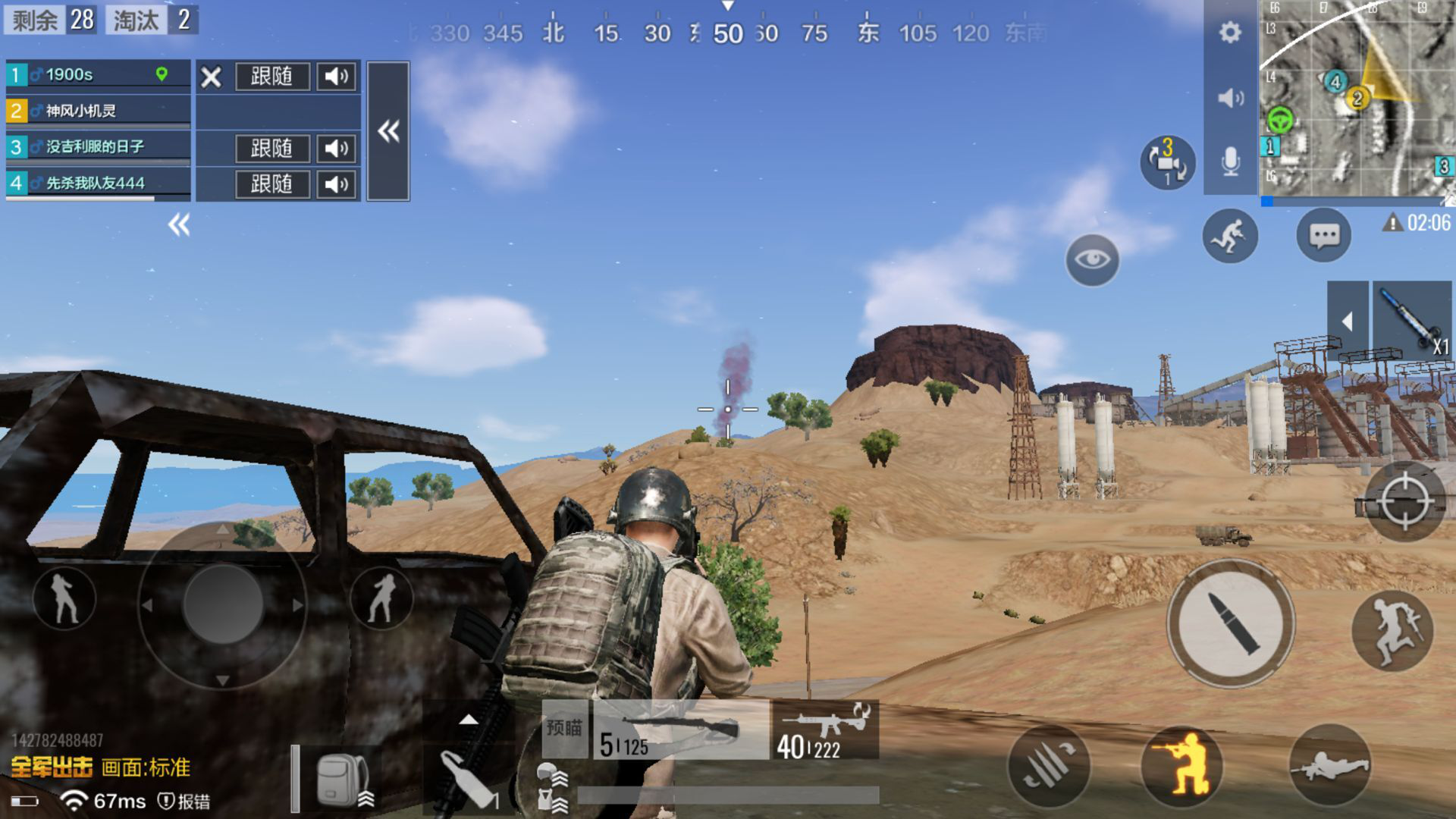
Task: Collapse the team follow panel
Action: (x=388, y=132)
